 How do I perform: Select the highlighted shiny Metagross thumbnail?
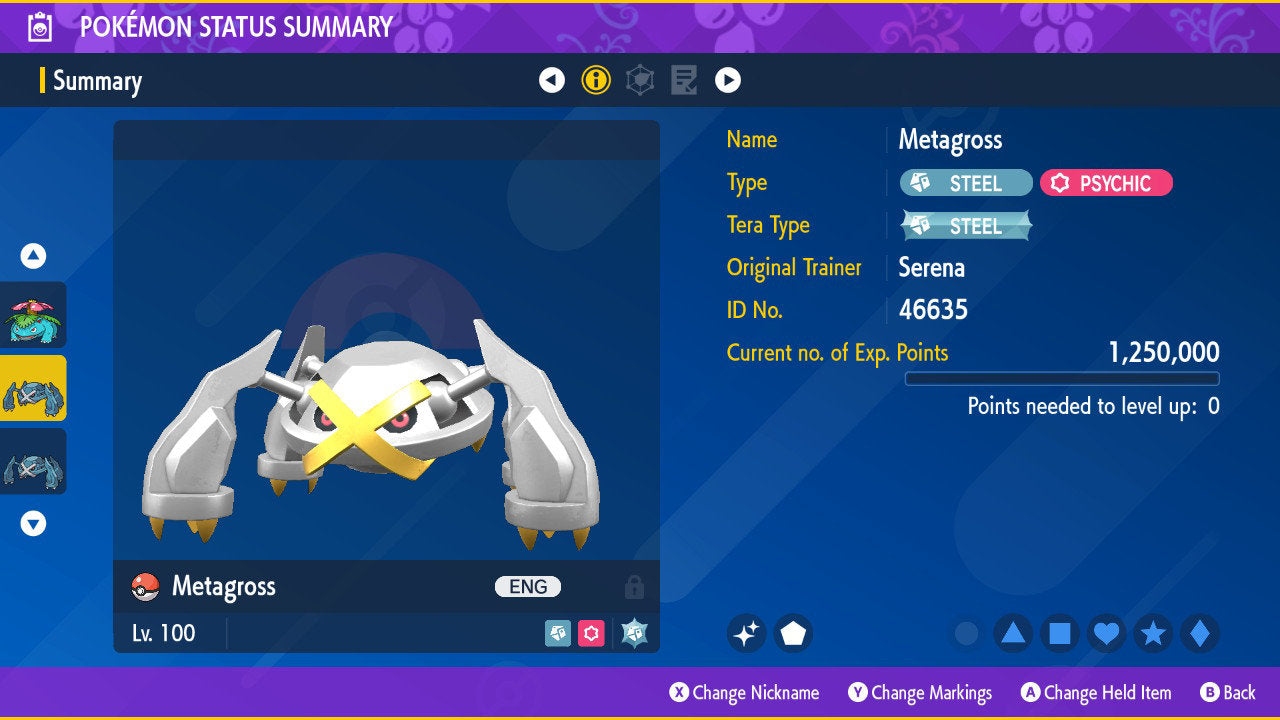[x=33, y=388]
